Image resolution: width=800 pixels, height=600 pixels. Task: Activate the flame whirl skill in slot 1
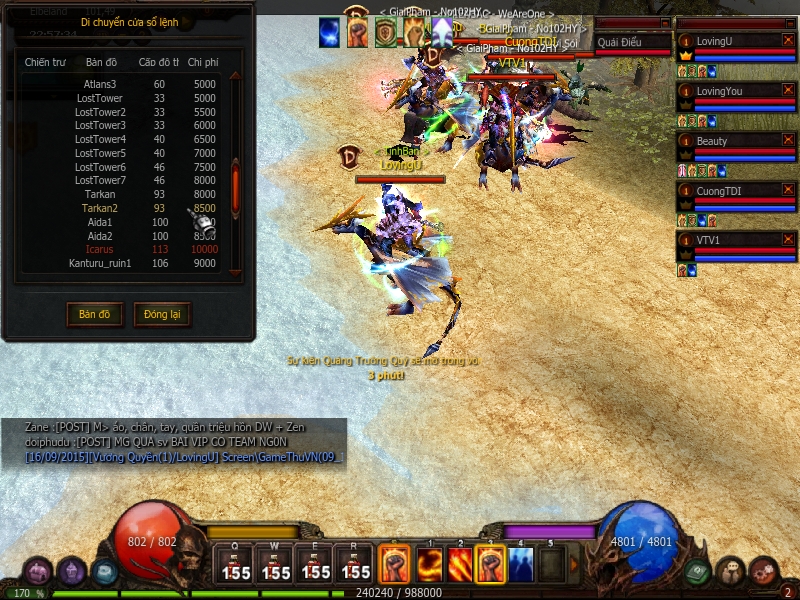tap(430, 565)
